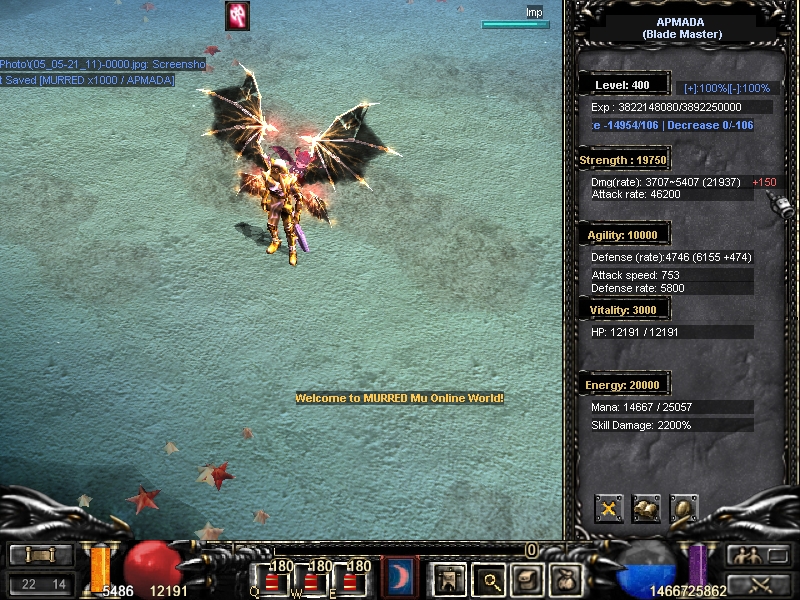The height and width of the screenshot is (600, 800).
Task: Open the quest window via the scrolls button
Action: tap(646, 509)
